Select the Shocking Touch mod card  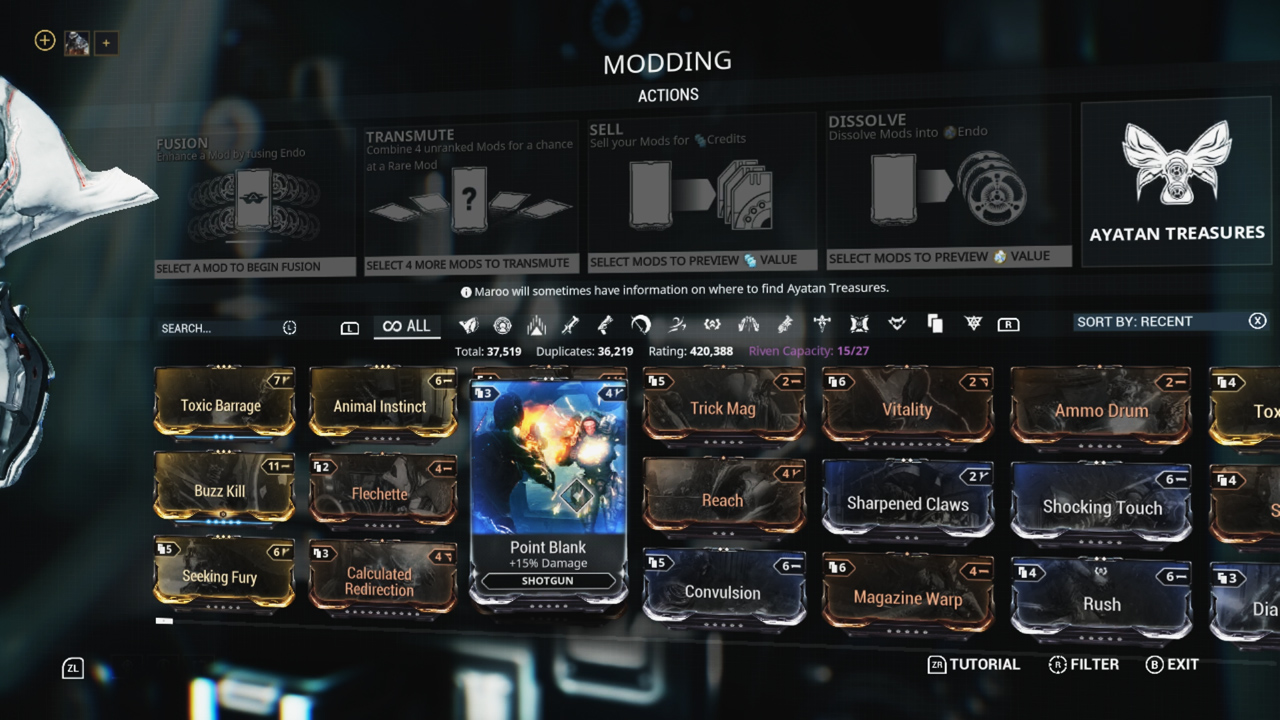[x=1101, y=505]
